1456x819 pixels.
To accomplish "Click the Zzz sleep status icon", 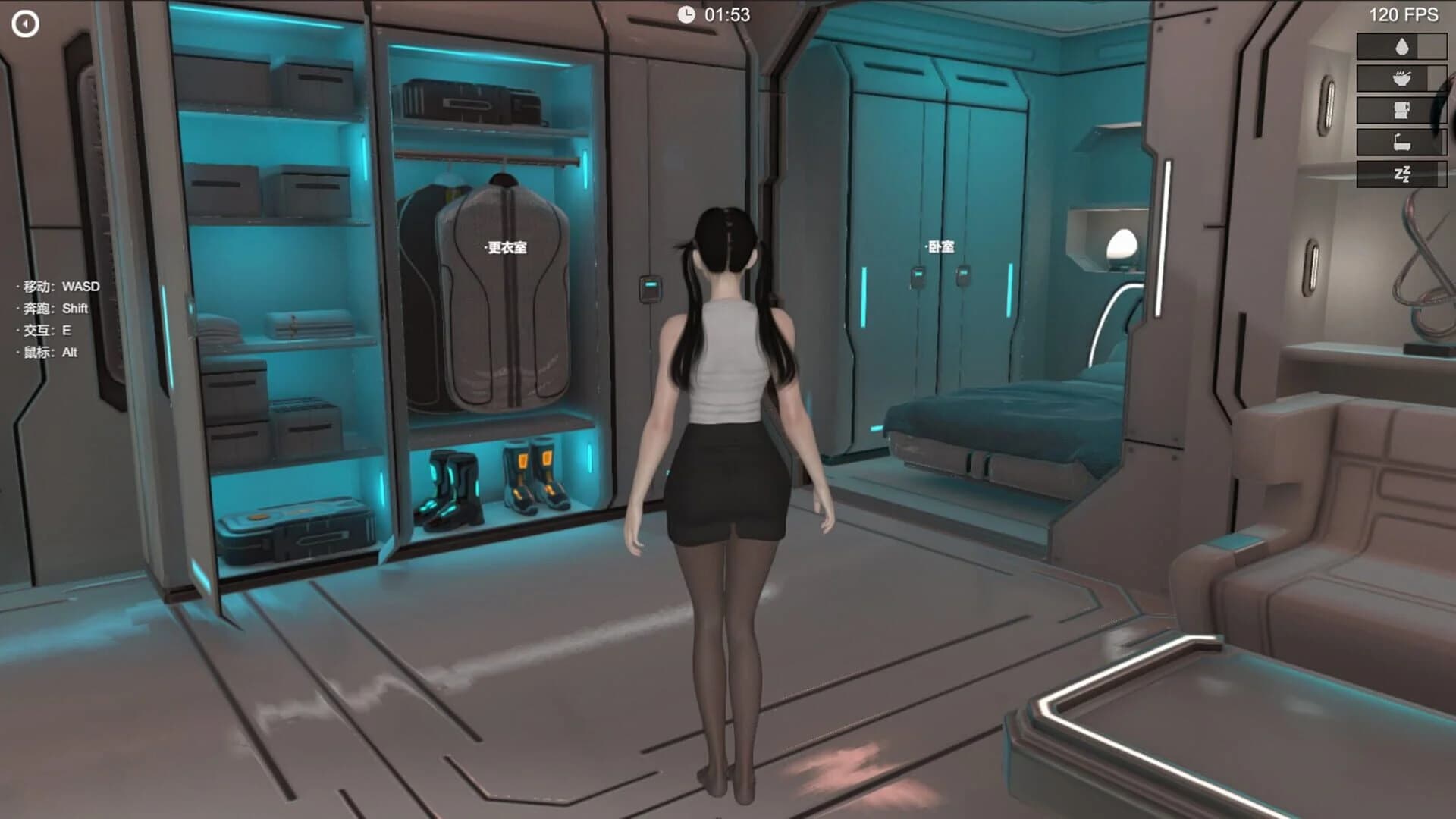I will tap(1402, 174).
